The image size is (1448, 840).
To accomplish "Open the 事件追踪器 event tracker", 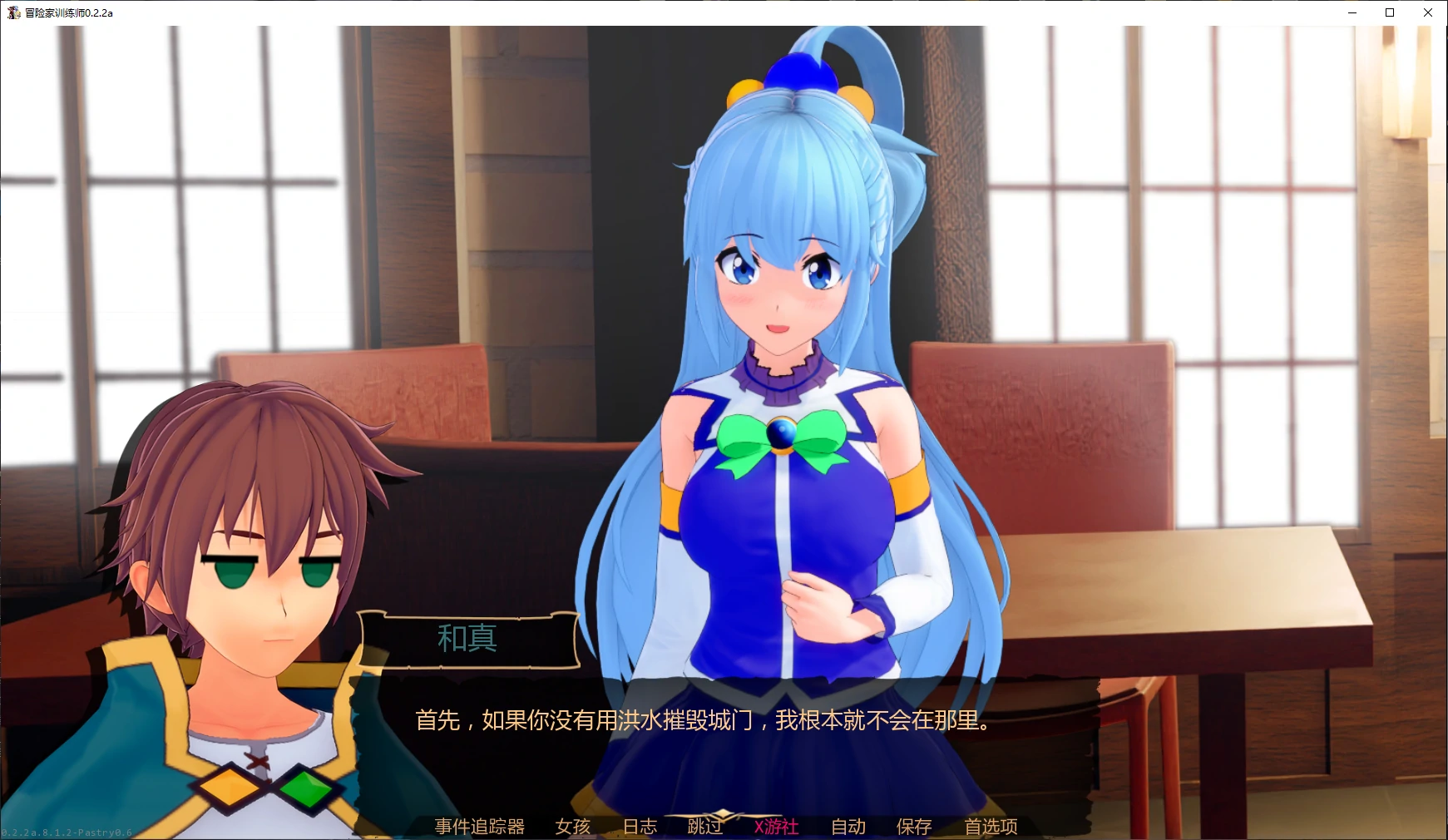I will 478,828.
